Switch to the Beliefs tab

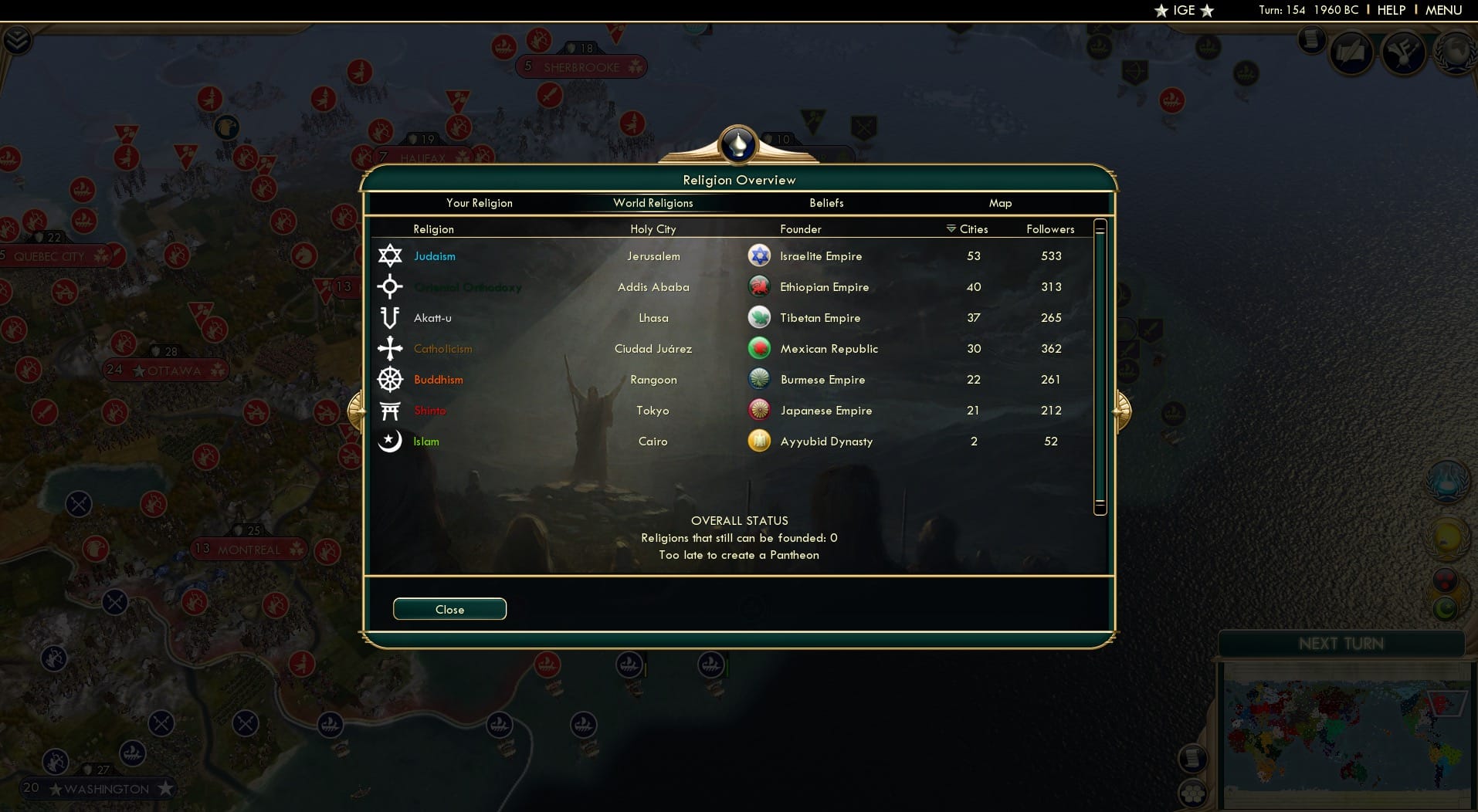click(x=825, y=203)
